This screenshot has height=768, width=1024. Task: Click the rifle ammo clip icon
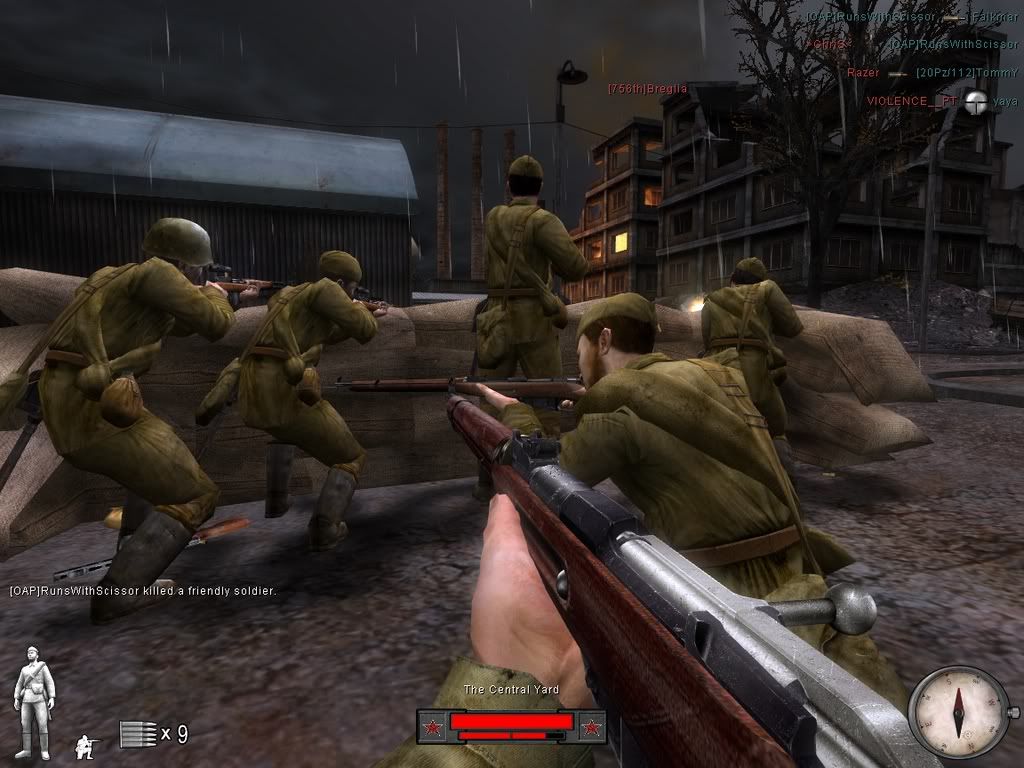(138, 734)
